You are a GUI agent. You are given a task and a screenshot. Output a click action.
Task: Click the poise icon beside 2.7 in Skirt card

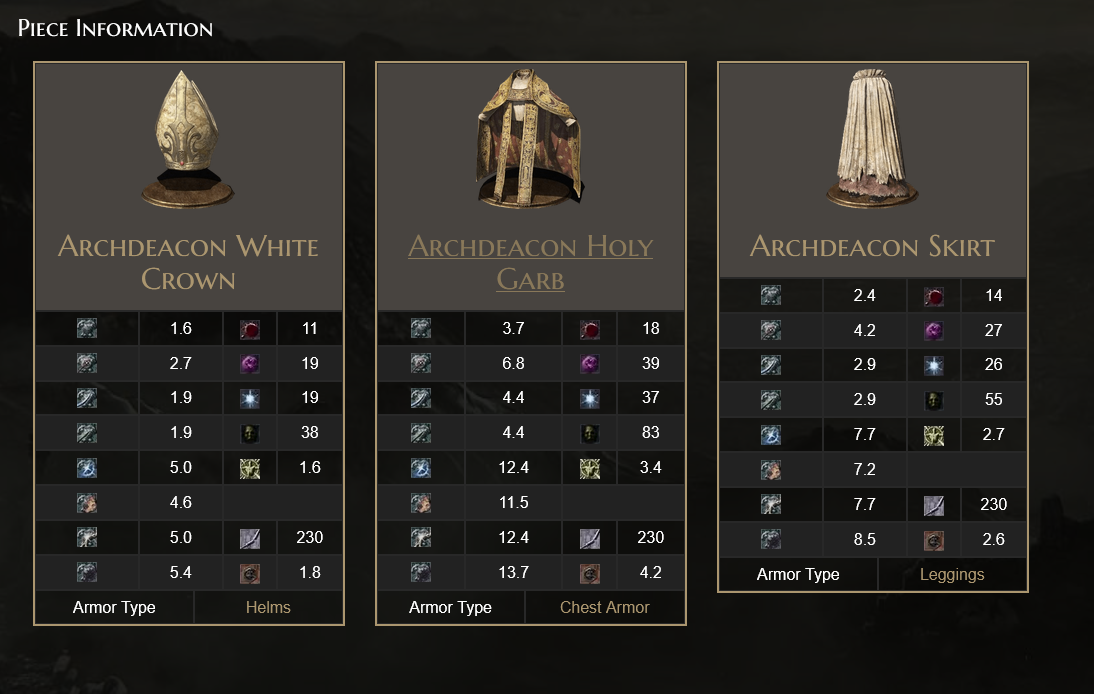934,435
